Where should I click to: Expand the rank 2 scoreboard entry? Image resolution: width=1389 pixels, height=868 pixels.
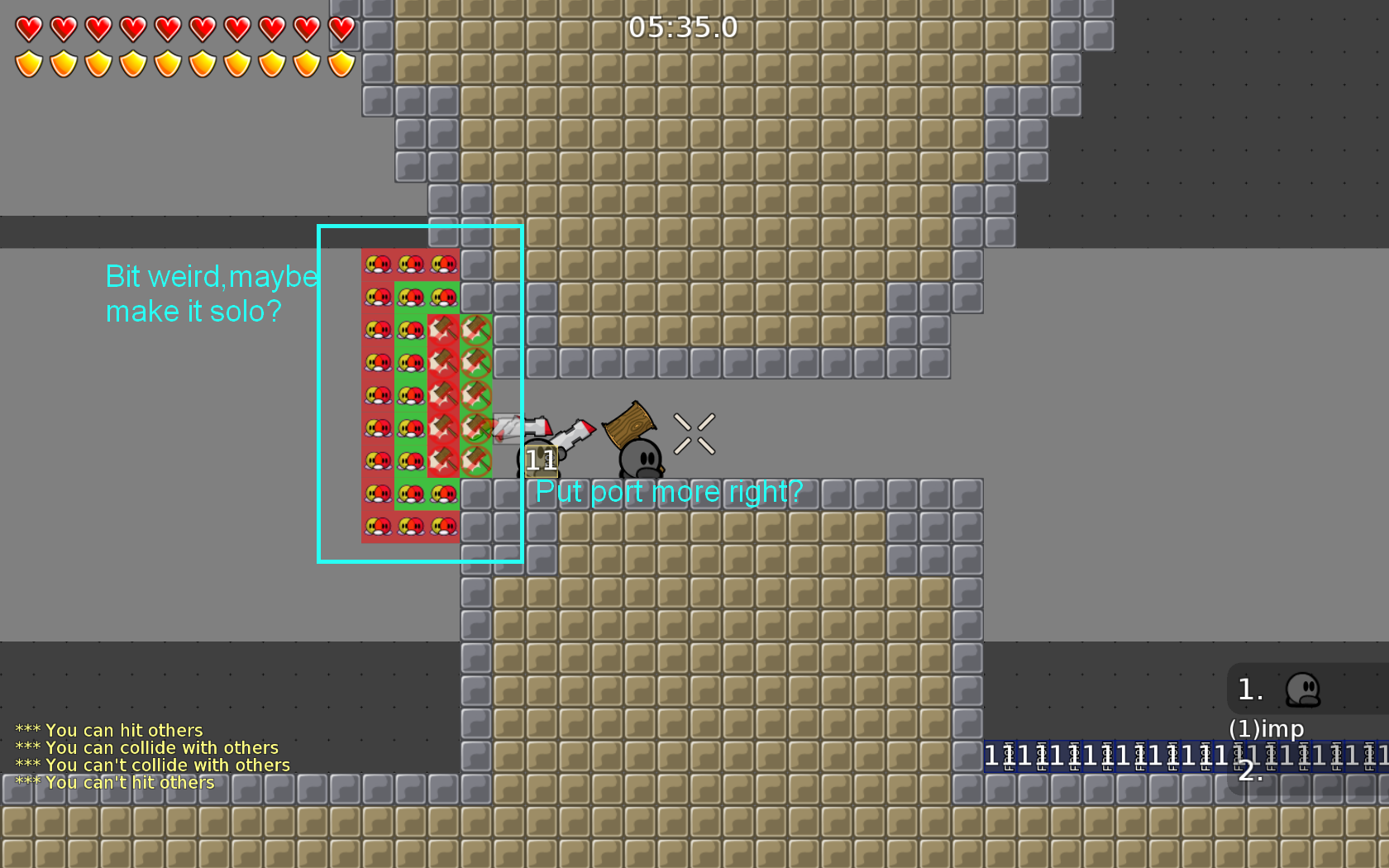[x=1250, y=771]
